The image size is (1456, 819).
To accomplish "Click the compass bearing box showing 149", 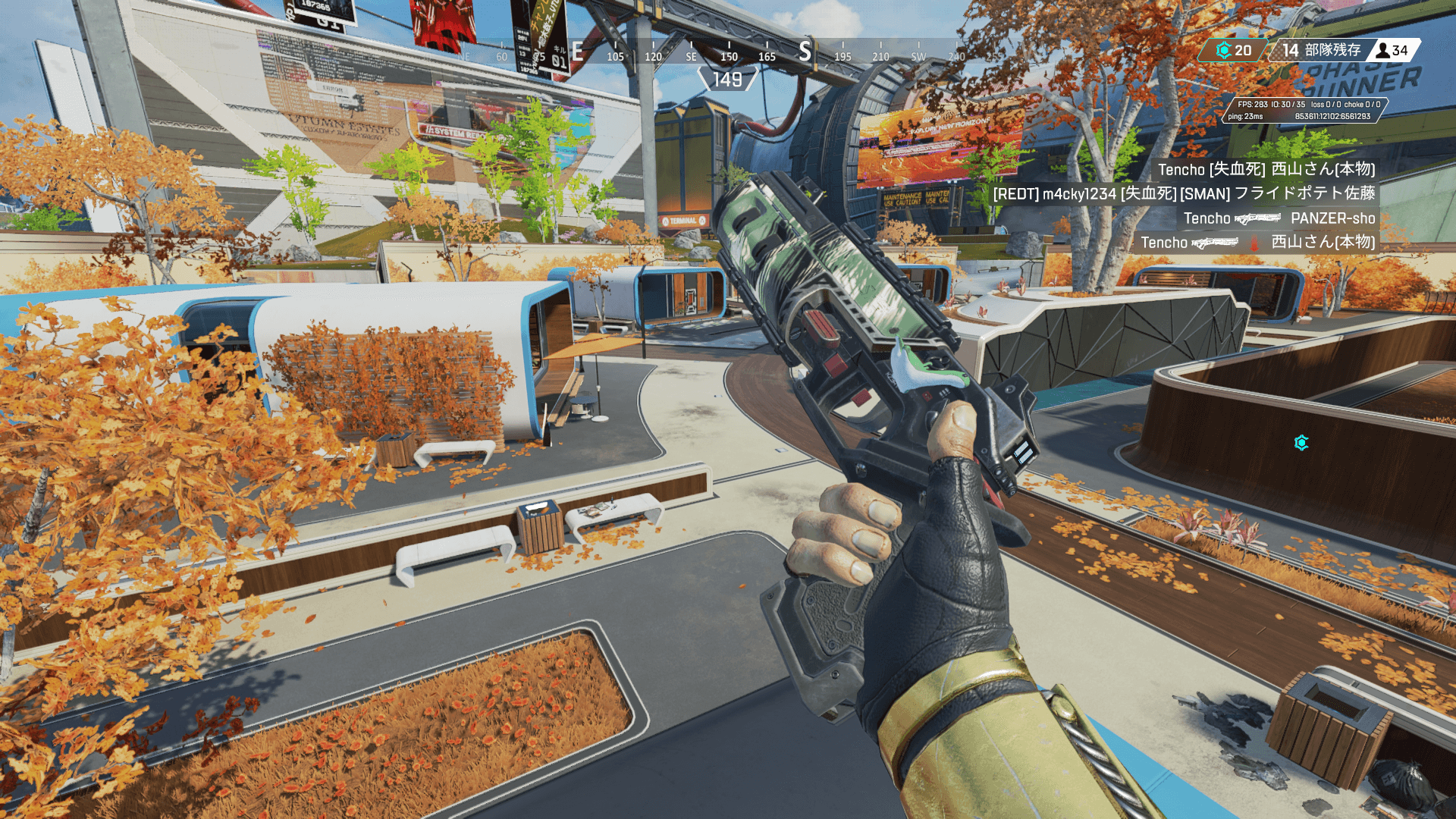I will click(x=727, y=80).
